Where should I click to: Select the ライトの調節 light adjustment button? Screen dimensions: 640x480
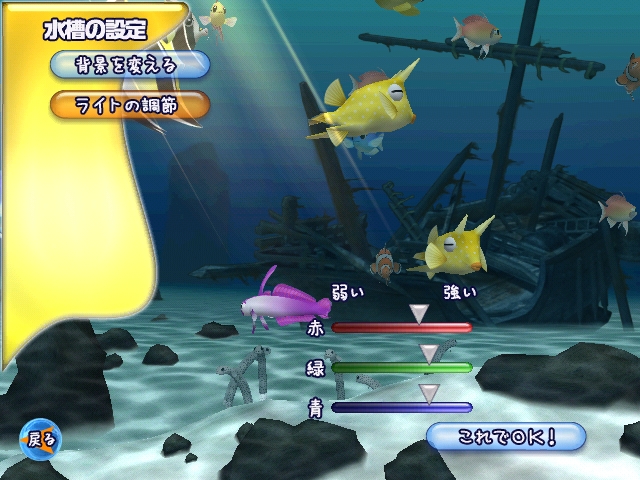click(129, 104)
